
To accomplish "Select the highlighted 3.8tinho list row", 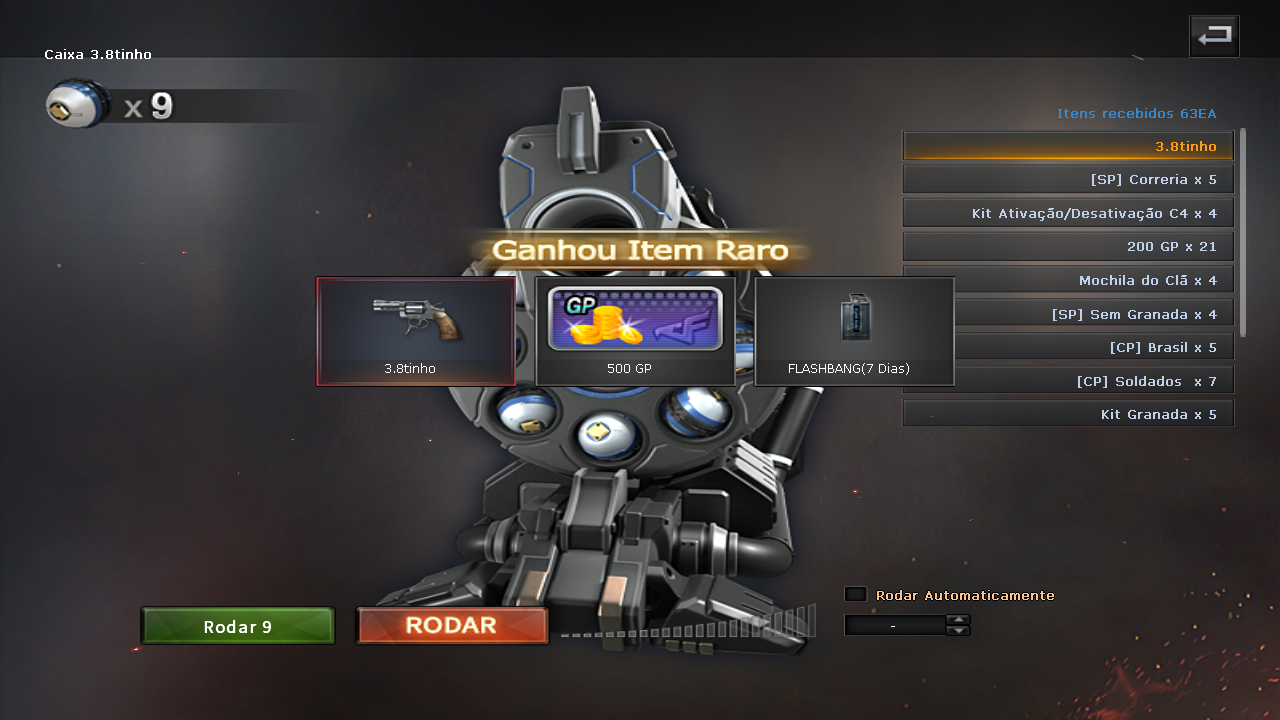I will [1068, 146].
